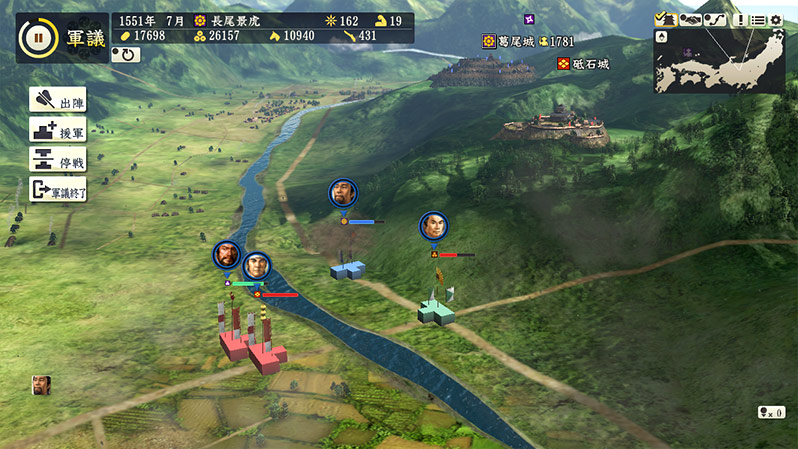Image resolution: width=798 pixels, height=449 pixels.
Task: Click the circular-arrow rotate button under the date bar
Action: [125, 54]
